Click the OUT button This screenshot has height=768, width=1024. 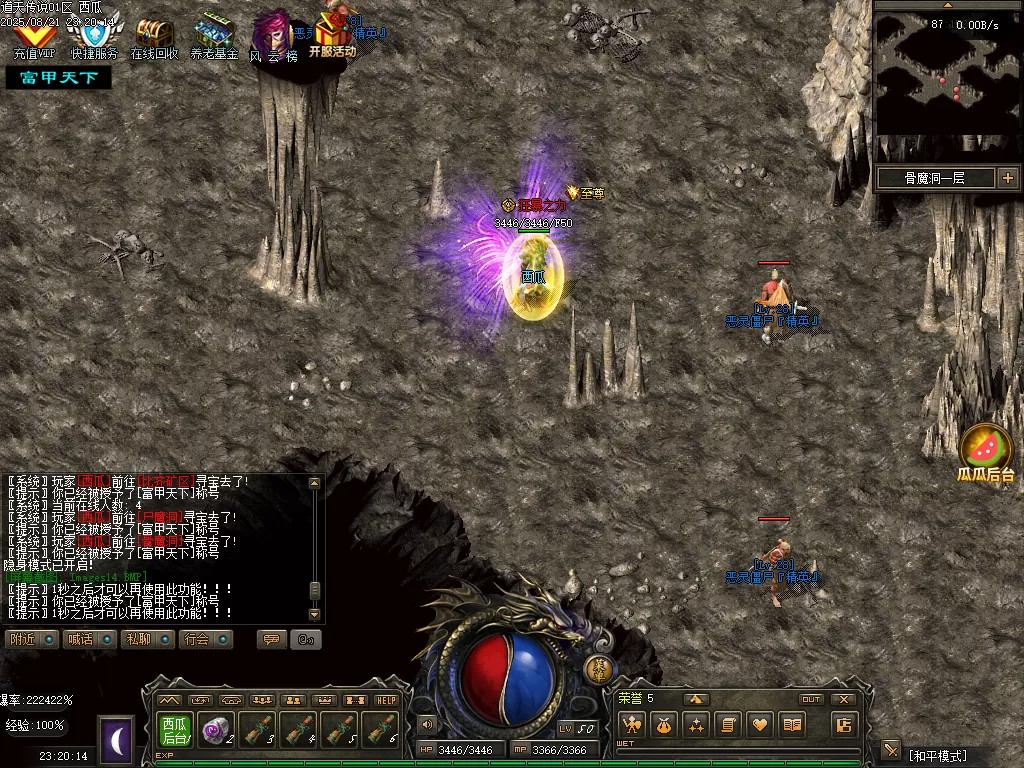[x=812, y=699]
